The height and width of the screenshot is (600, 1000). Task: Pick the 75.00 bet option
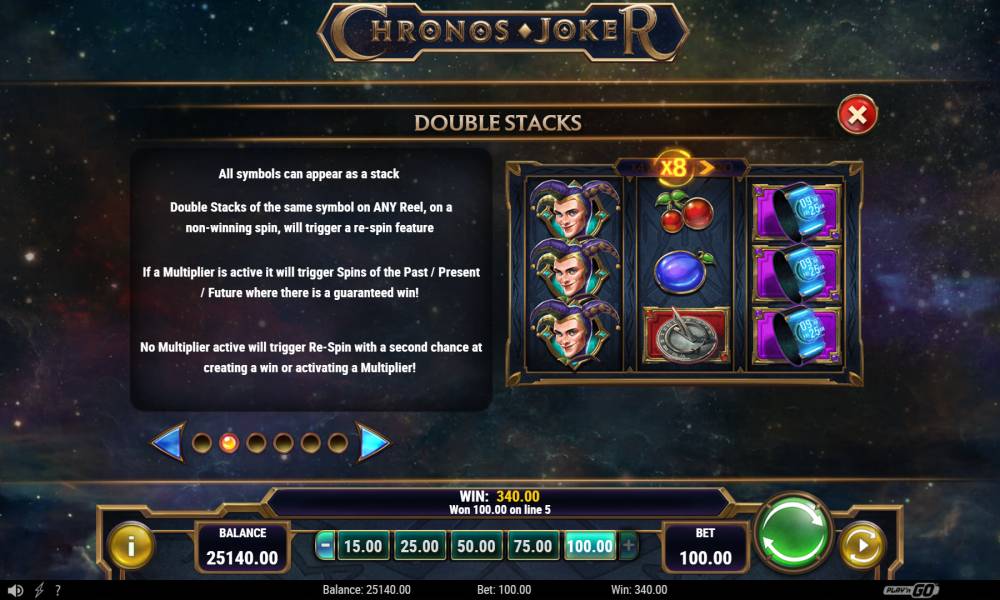(x=531, y=546)
